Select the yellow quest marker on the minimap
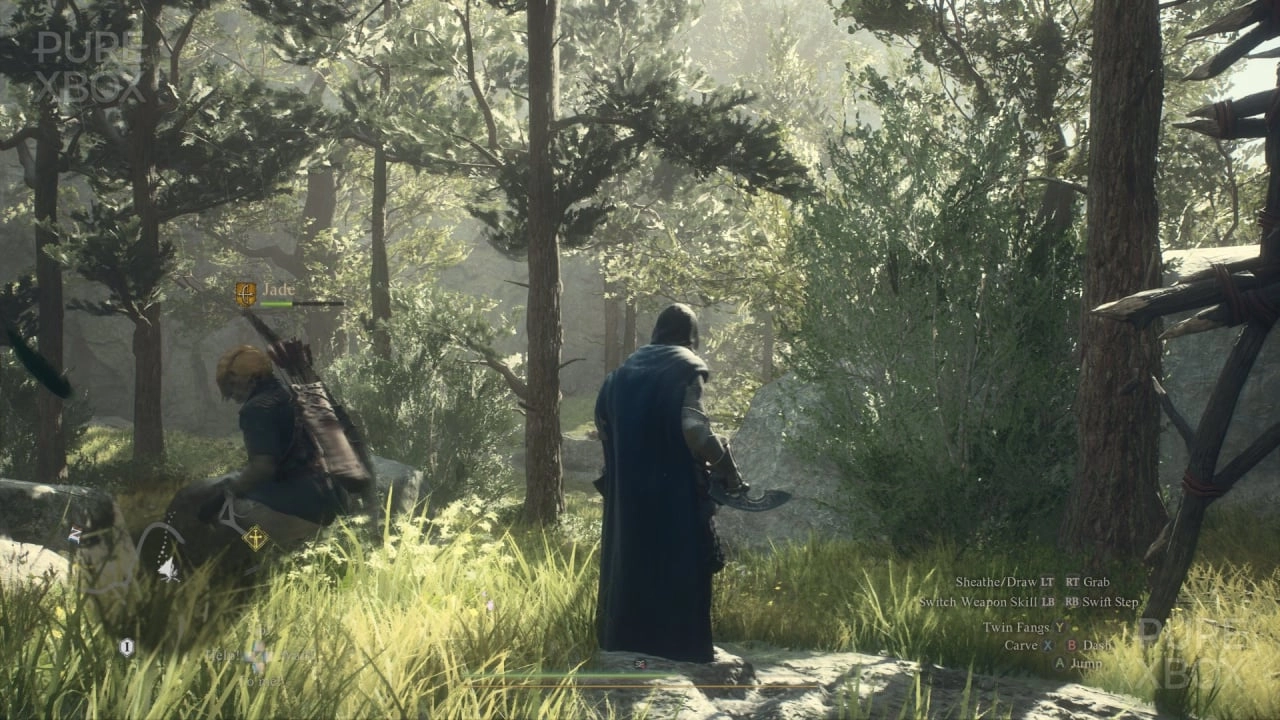 [255, 537]
